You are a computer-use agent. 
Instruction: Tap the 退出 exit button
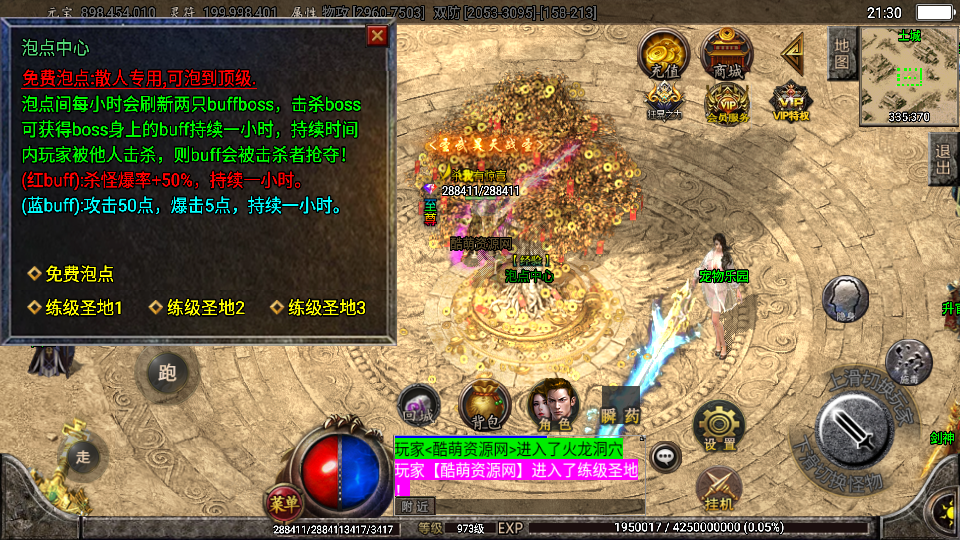coord(942,160)
